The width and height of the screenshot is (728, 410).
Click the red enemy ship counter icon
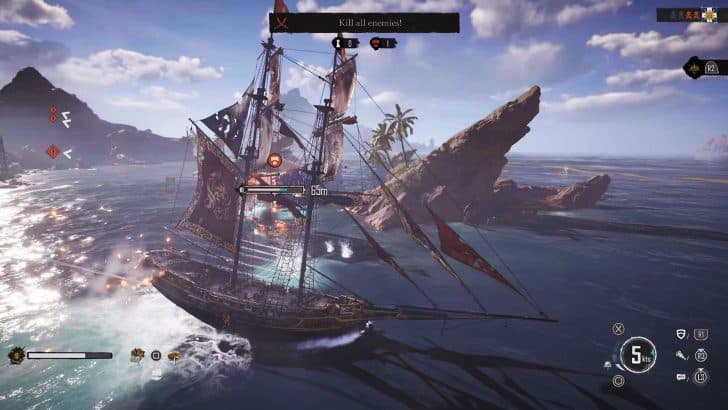(x=377, y=43)
